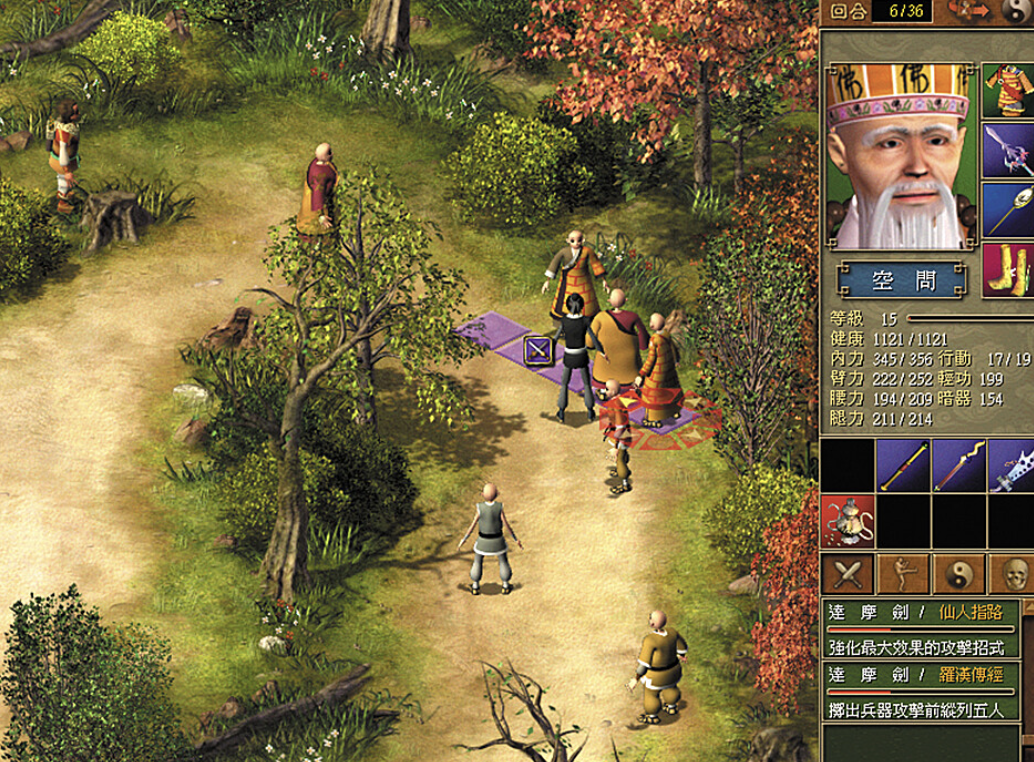1034x762 pixels.
Task: Choose the yellow boots equipment slot
Action: (1008, 269)
